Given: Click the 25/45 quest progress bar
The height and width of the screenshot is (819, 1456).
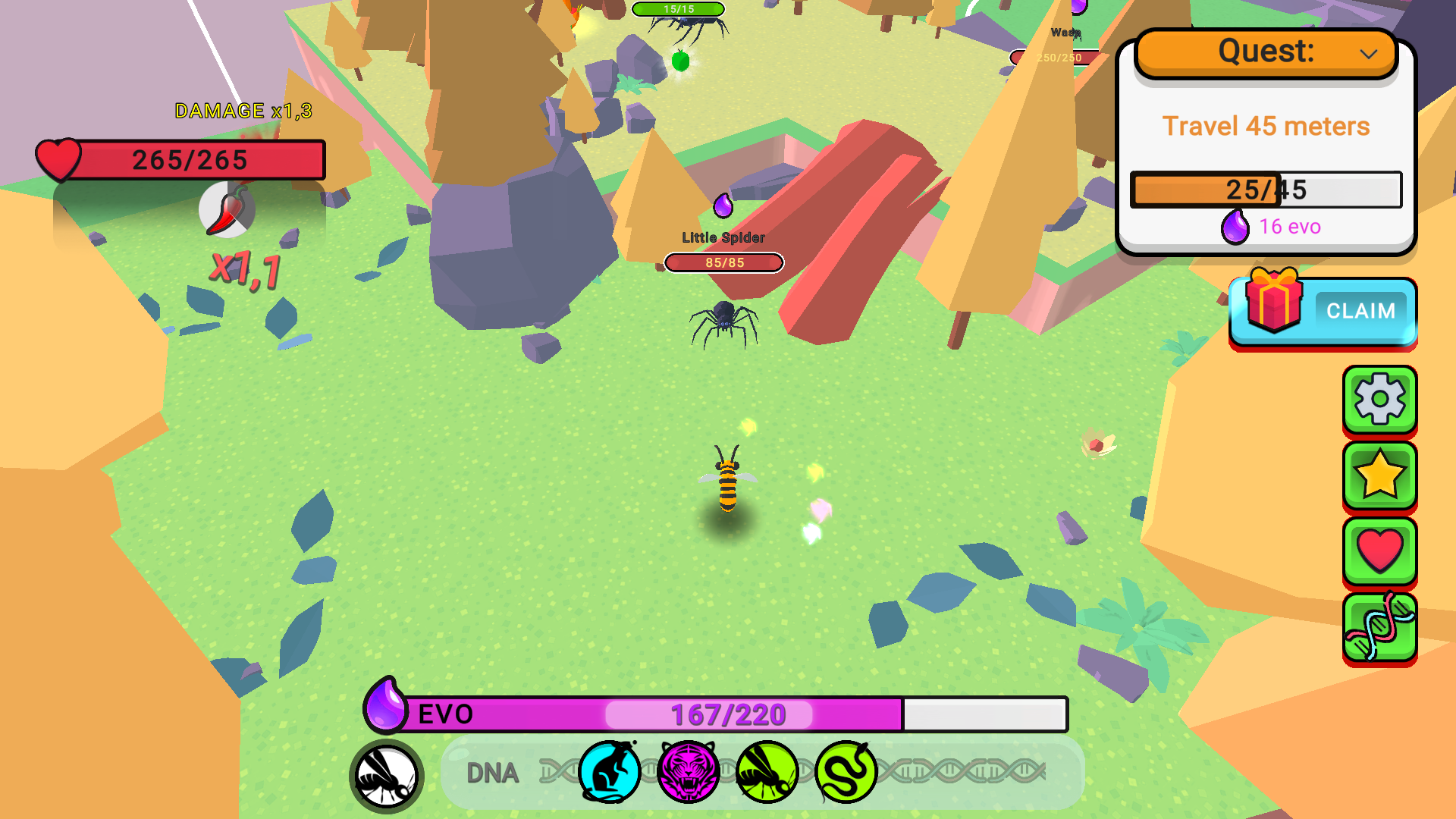Looking at the screenshot, I should click(x=1266, y=190).
